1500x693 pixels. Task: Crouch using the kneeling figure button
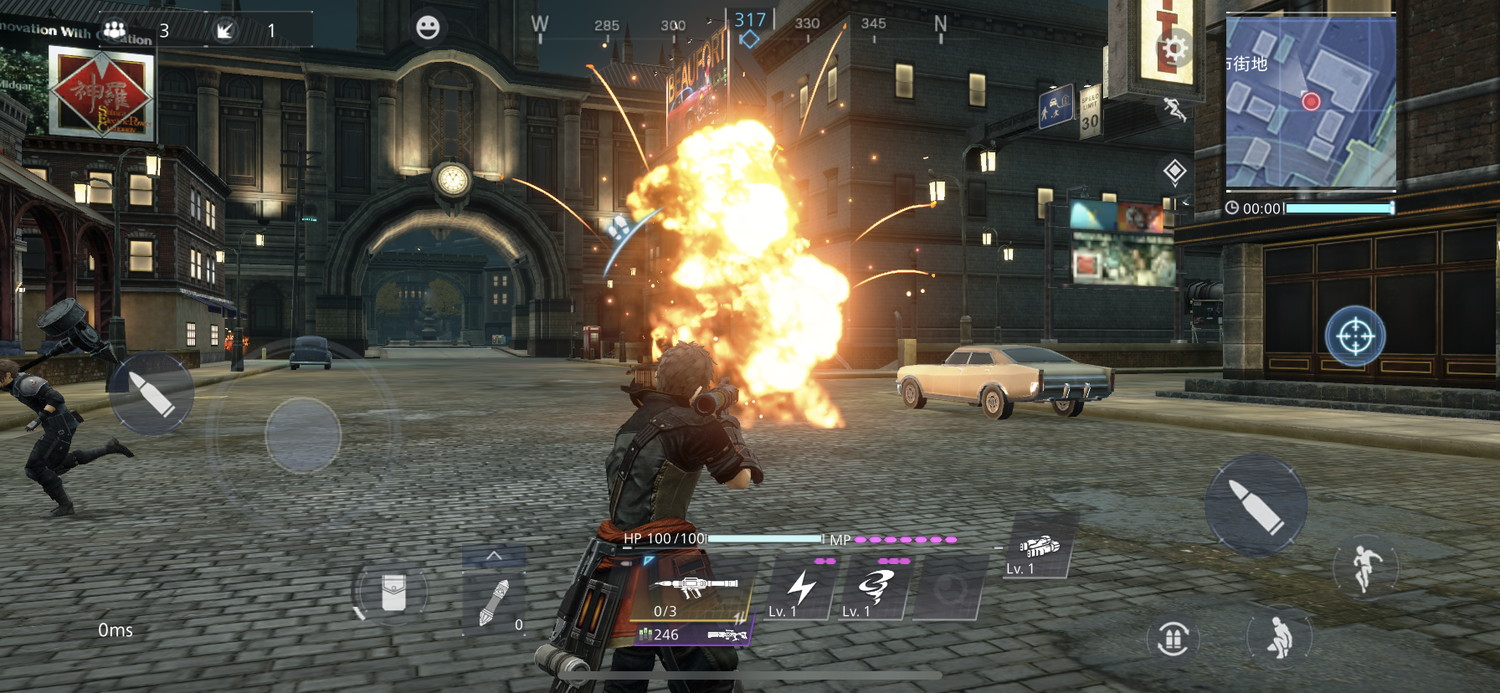point(1279,636)
